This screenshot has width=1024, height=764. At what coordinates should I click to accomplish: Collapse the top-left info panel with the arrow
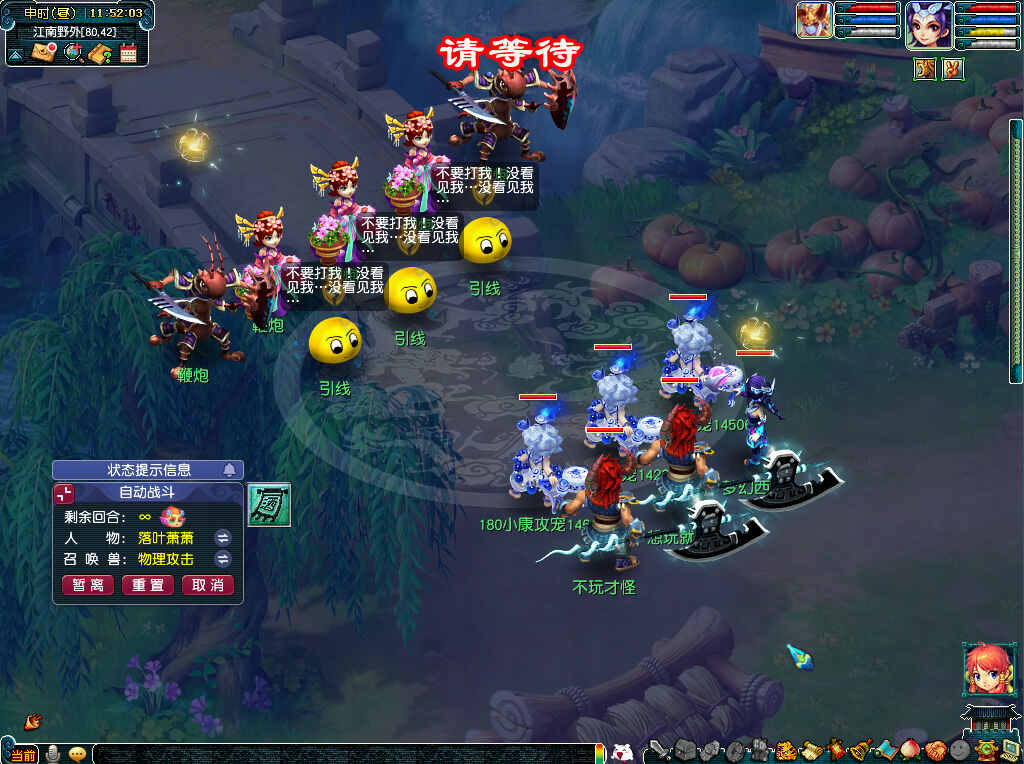point(16,55)
